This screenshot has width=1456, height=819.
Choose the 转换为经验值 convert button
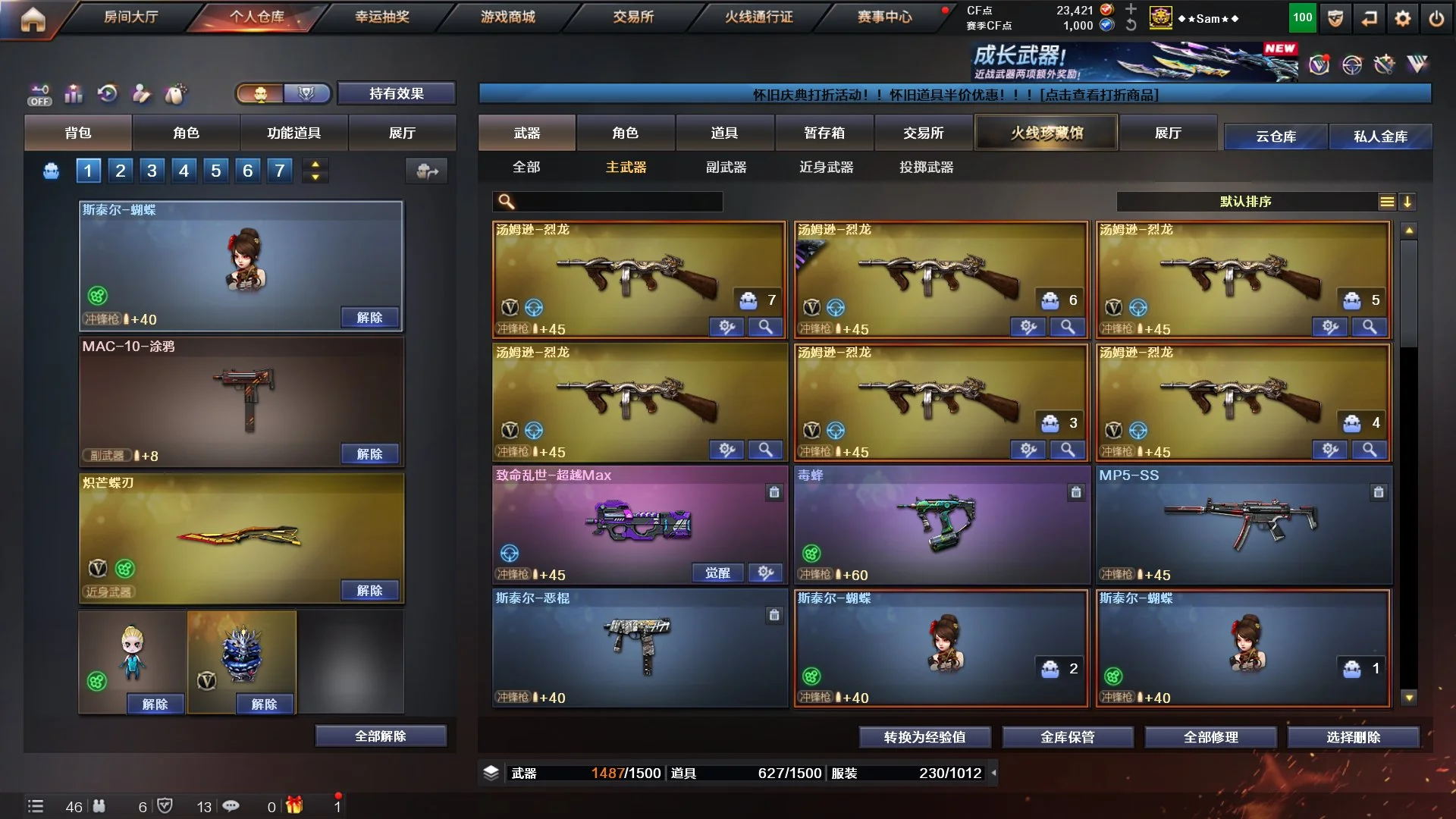924,736
